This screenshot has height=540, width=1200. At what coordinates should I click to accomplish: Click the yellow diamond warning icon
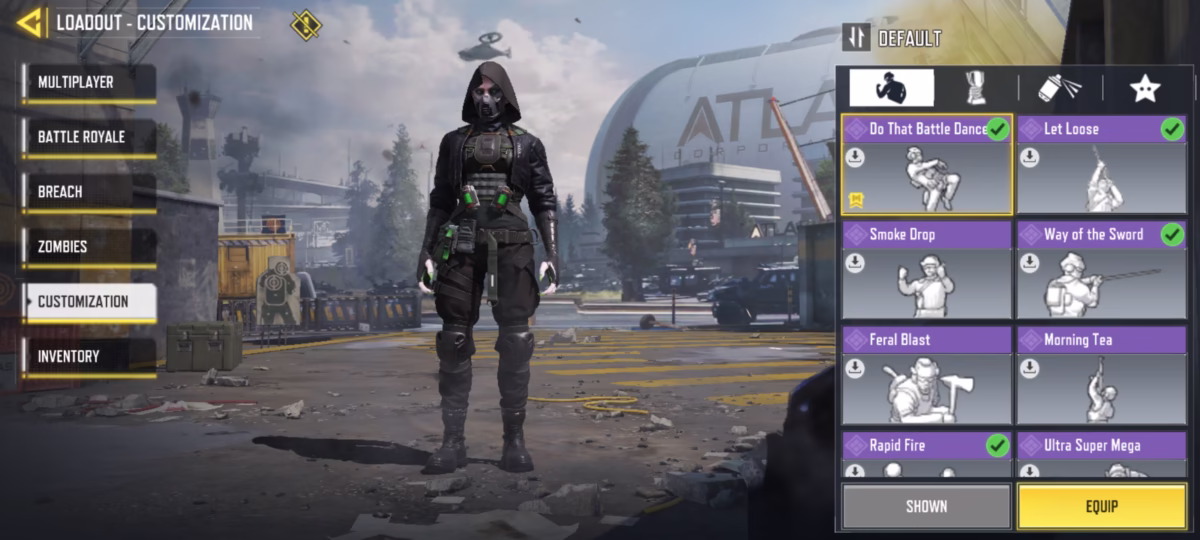[x=305, y=23]
